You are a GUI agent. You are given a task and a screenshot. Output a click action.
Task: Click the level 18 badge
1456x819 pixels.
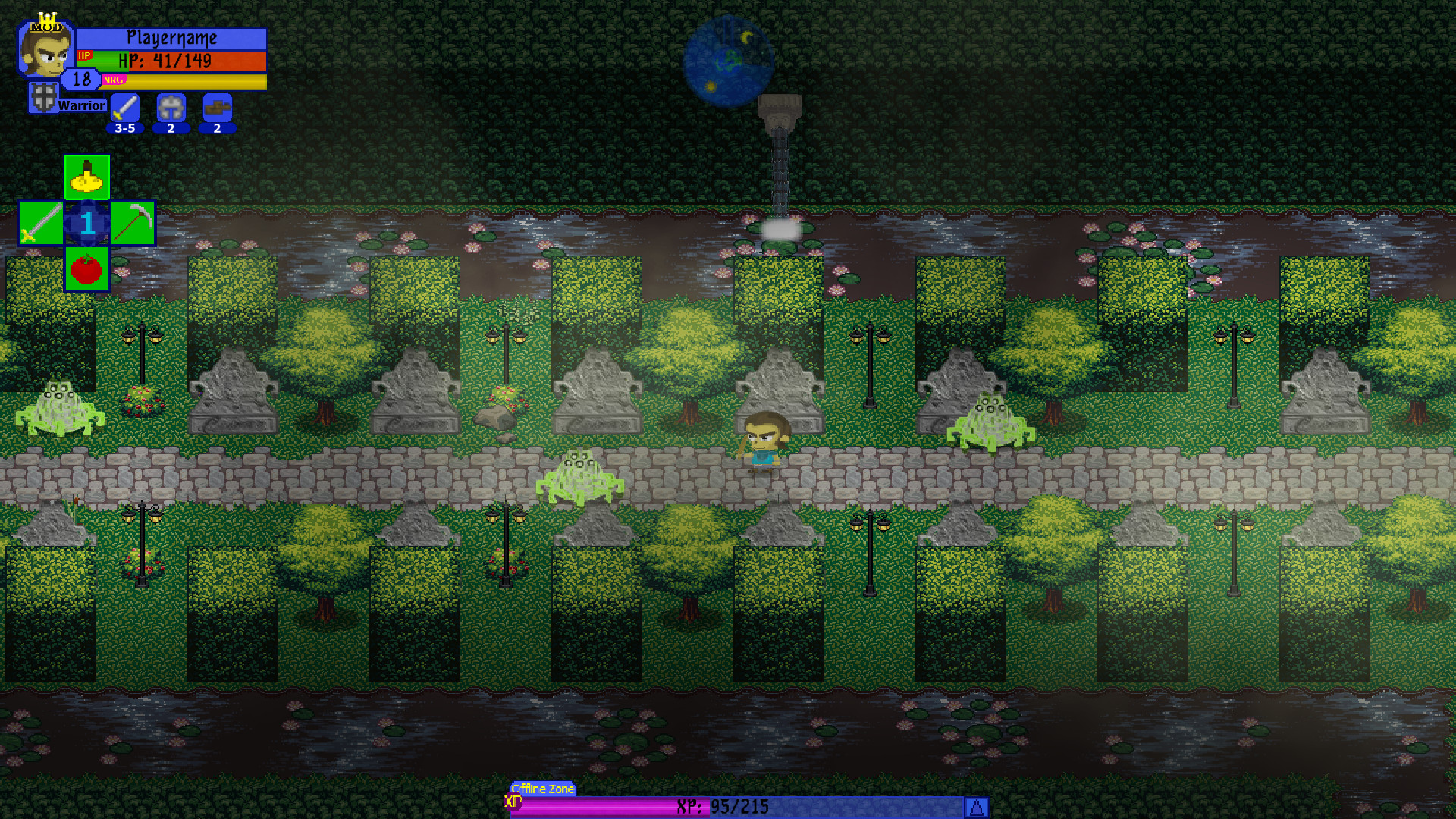click(81, 78)
